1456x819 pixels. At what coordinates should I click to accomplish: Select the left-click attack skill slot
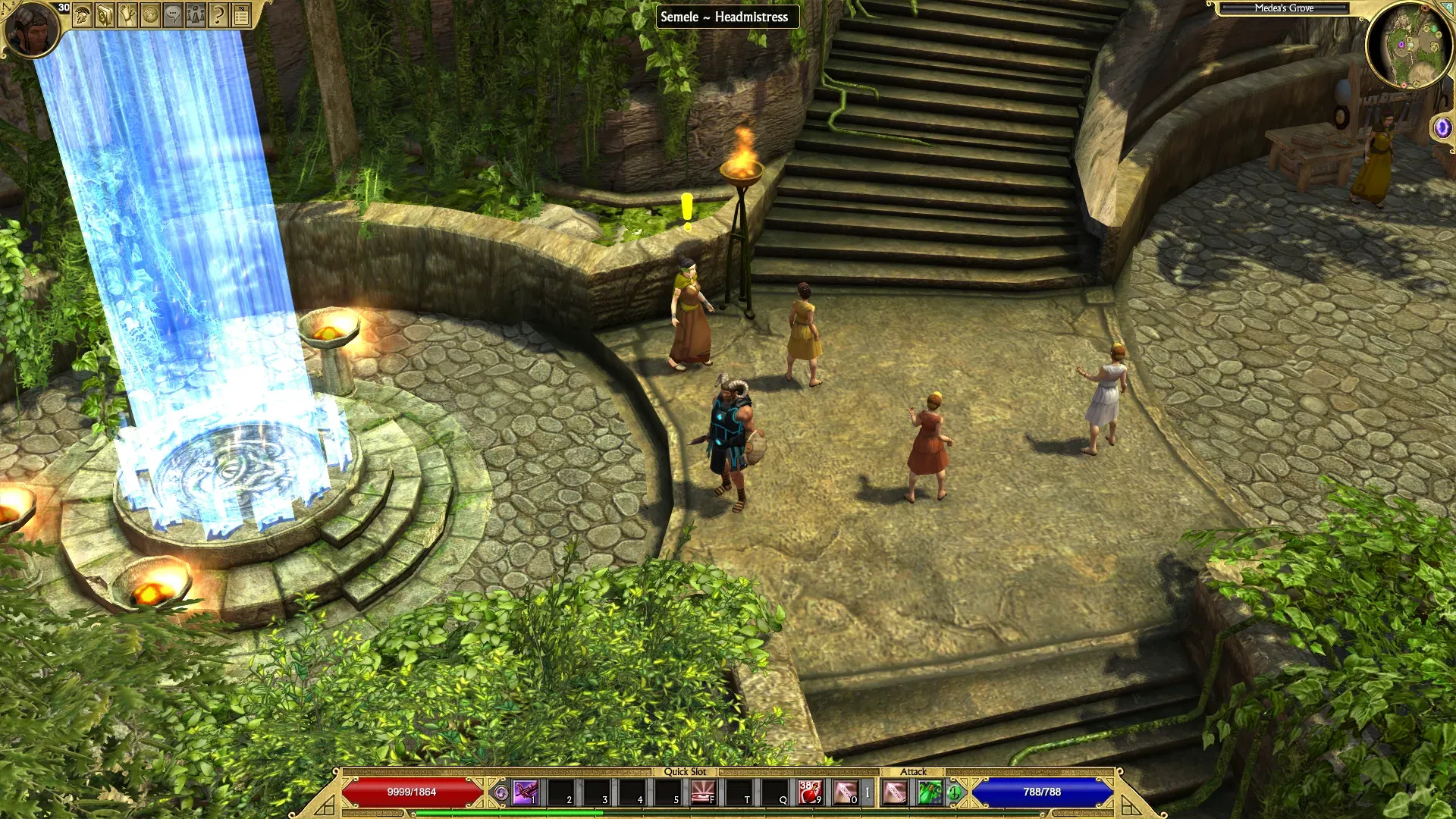(895, 792)
